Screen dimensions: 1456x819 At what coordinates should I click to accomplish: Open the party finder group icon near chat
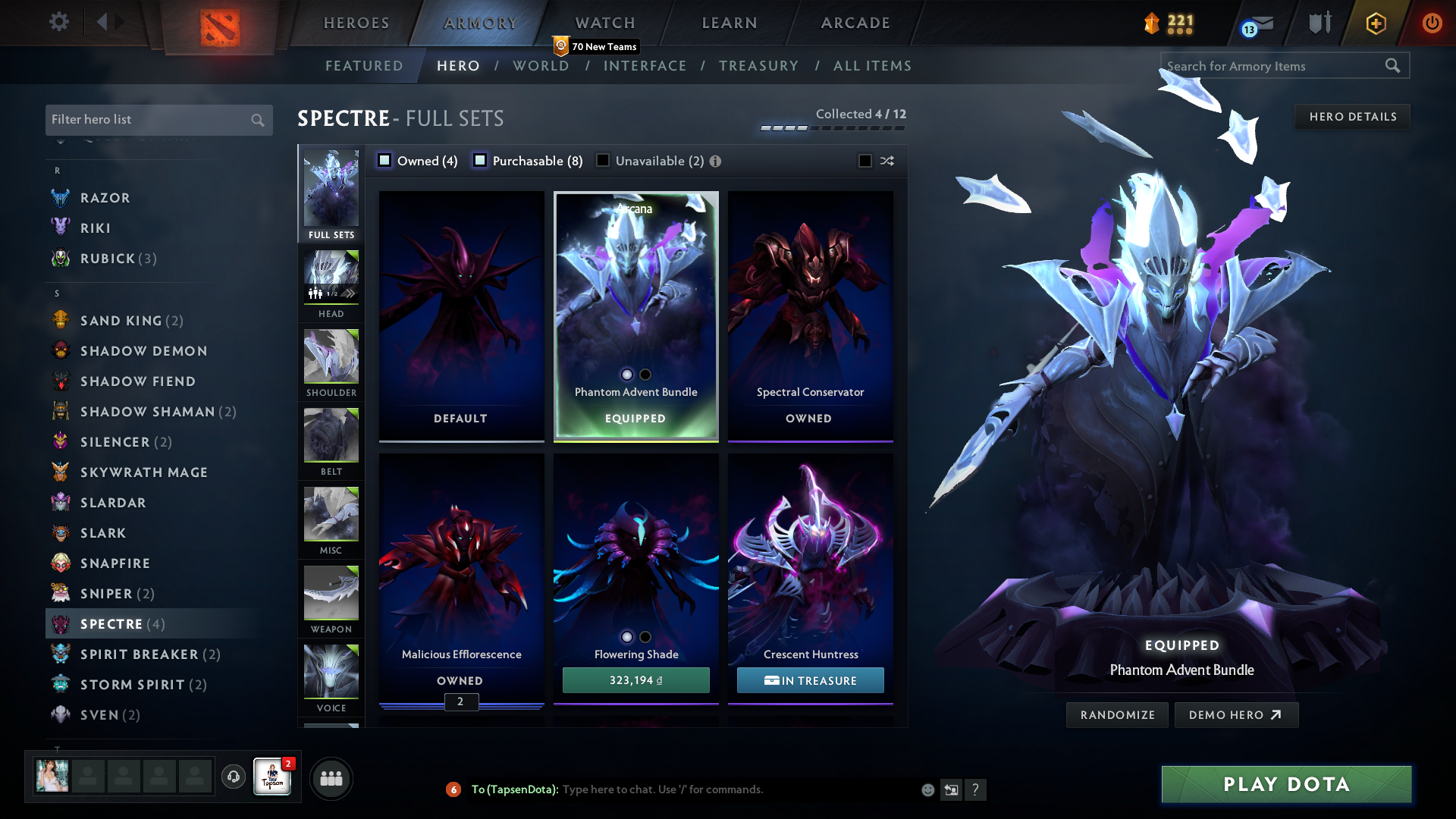[x=331, y=778]
